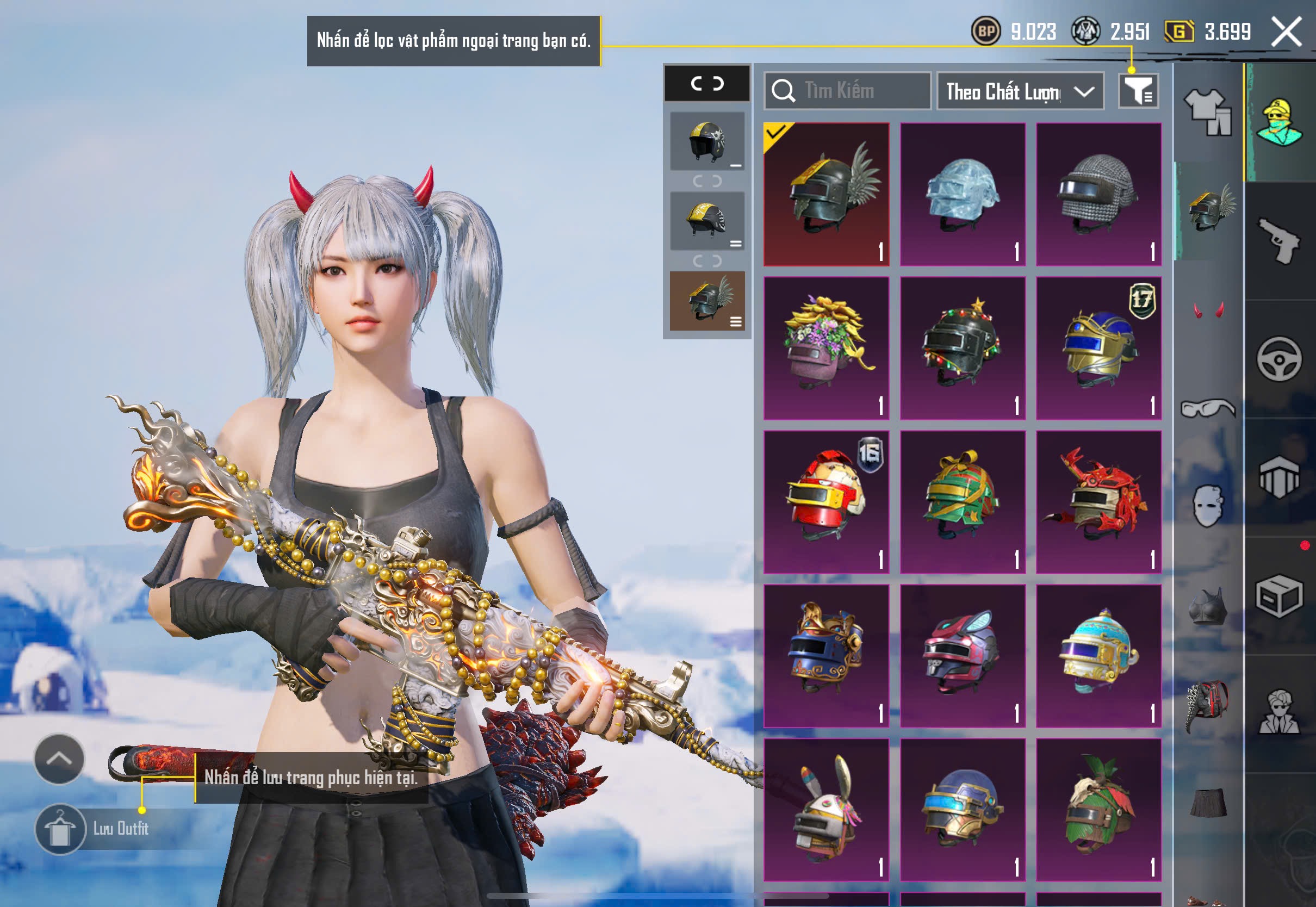The image size is (1316, 907).
Task: Toggle the owned items filter funnel
Action: pos(1138,91)
